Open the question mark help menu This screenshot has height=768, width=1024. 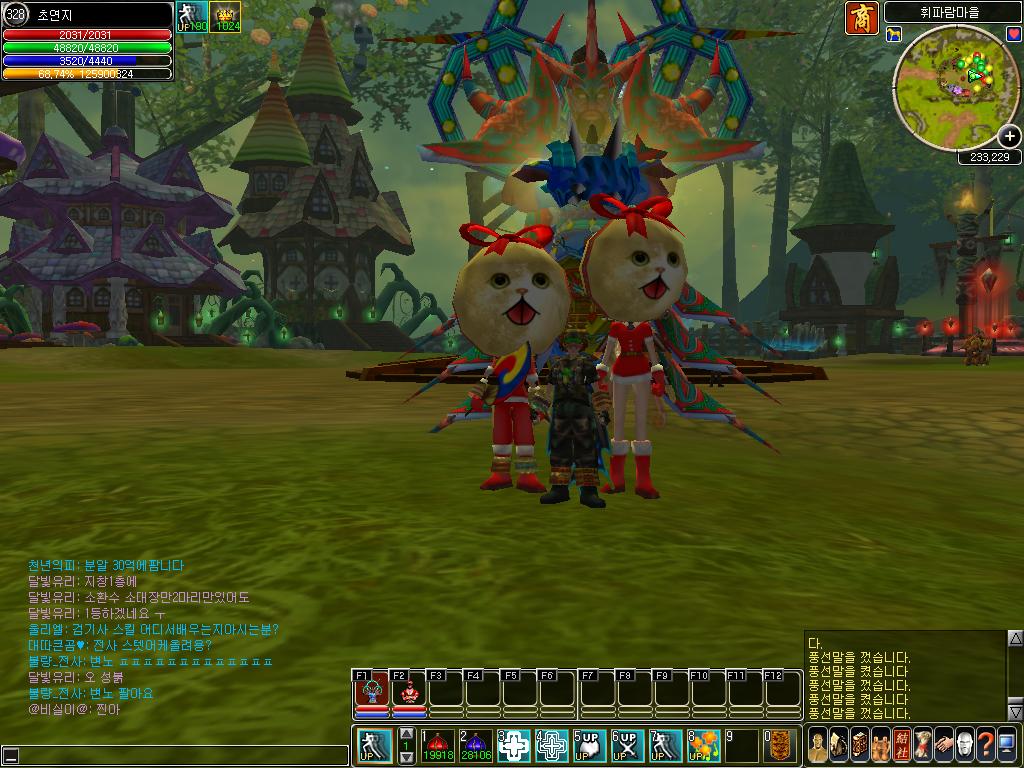(x=985, y=744)
